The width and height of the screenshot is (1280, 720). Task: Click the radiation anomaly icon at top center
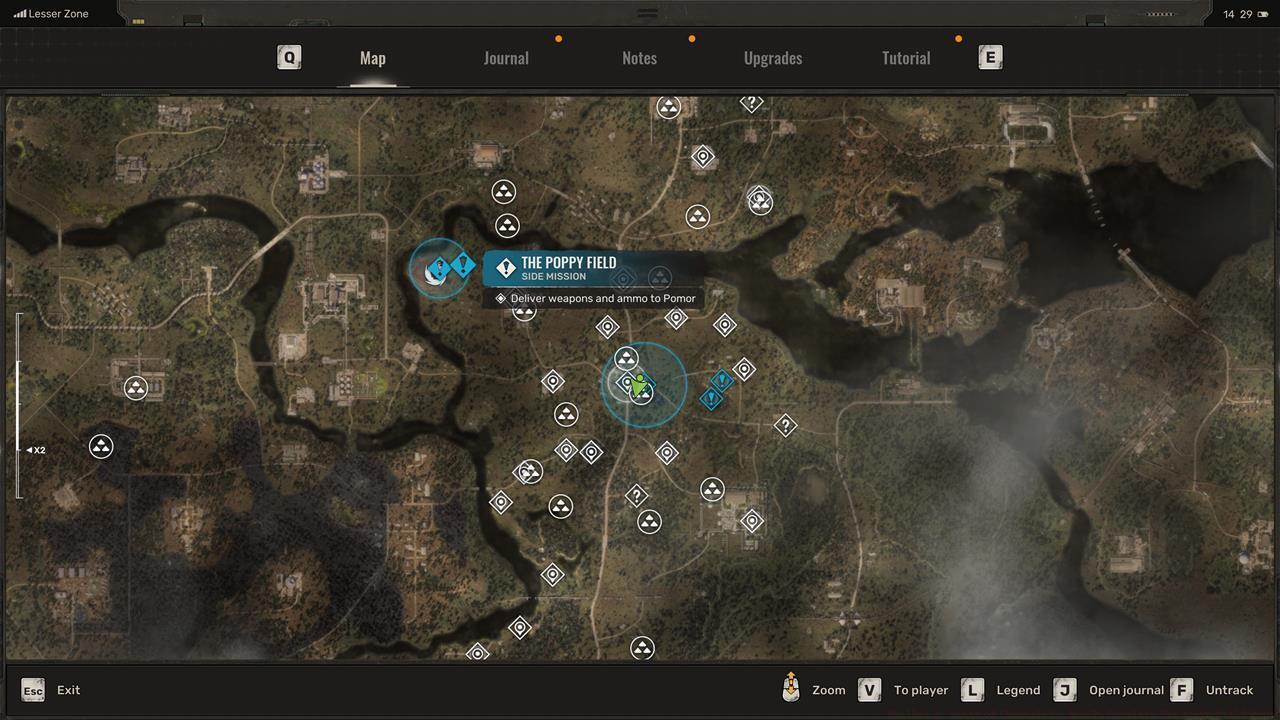tap(669, 107)
